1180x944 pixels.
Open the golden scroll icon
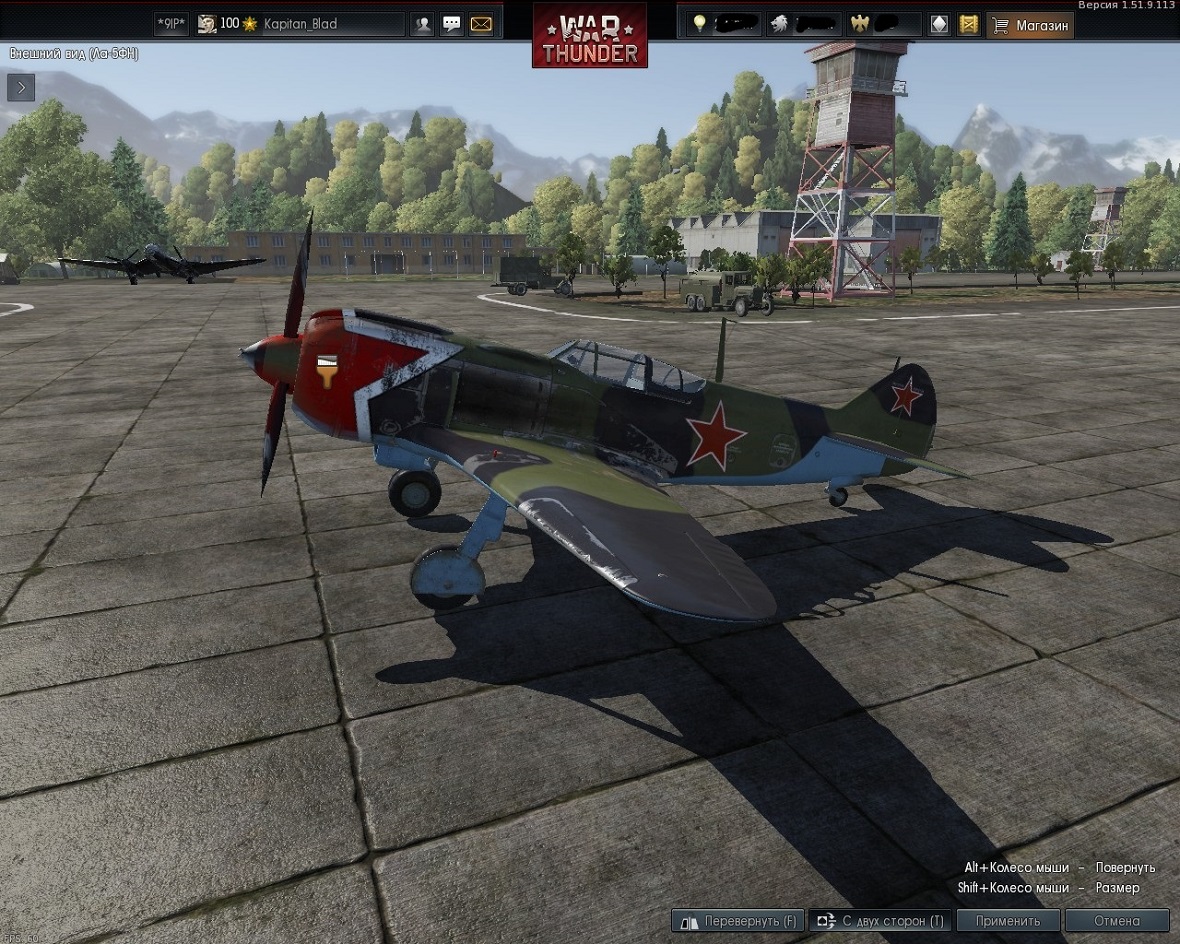coord(968,24)
